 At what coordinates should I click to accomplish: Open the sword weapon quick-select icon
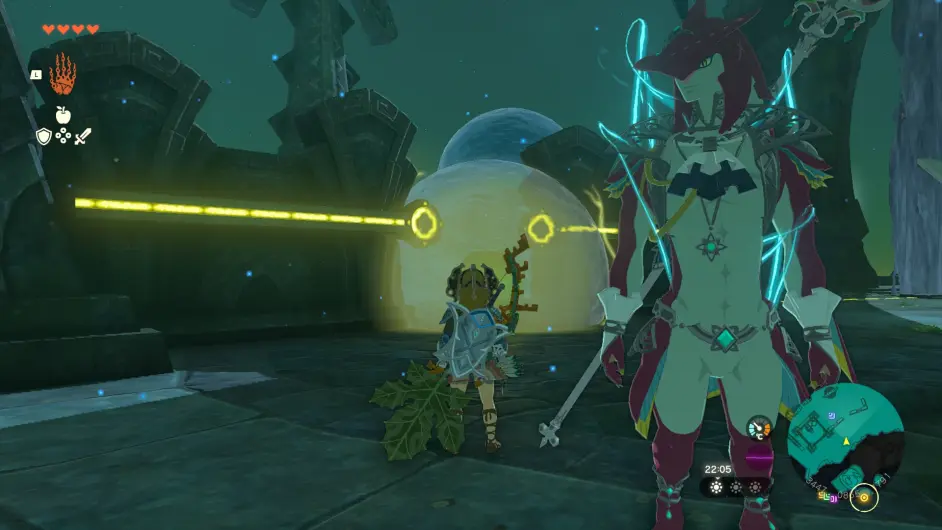[x=82, y=136]
